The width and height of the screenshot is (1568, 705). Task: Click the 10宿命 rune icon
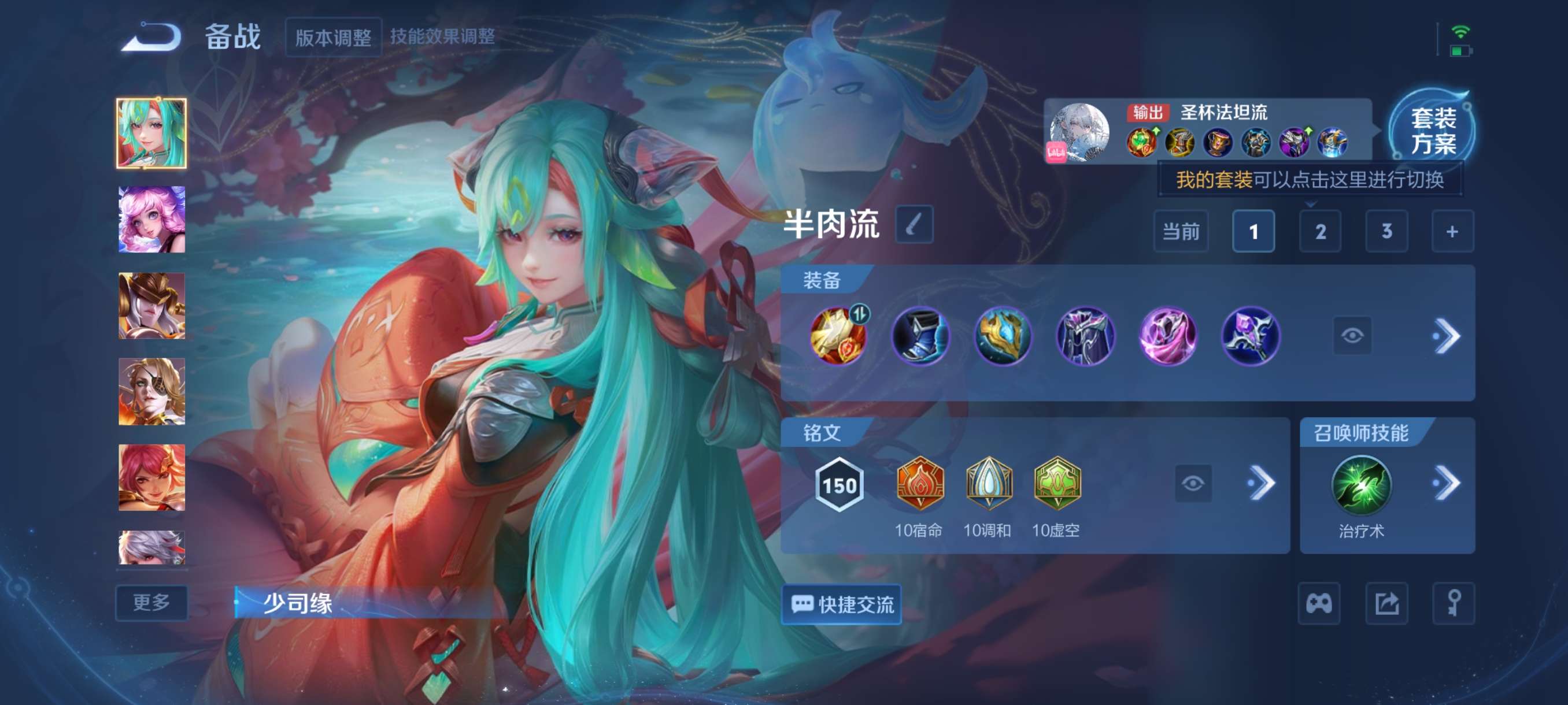coord(921,484)
